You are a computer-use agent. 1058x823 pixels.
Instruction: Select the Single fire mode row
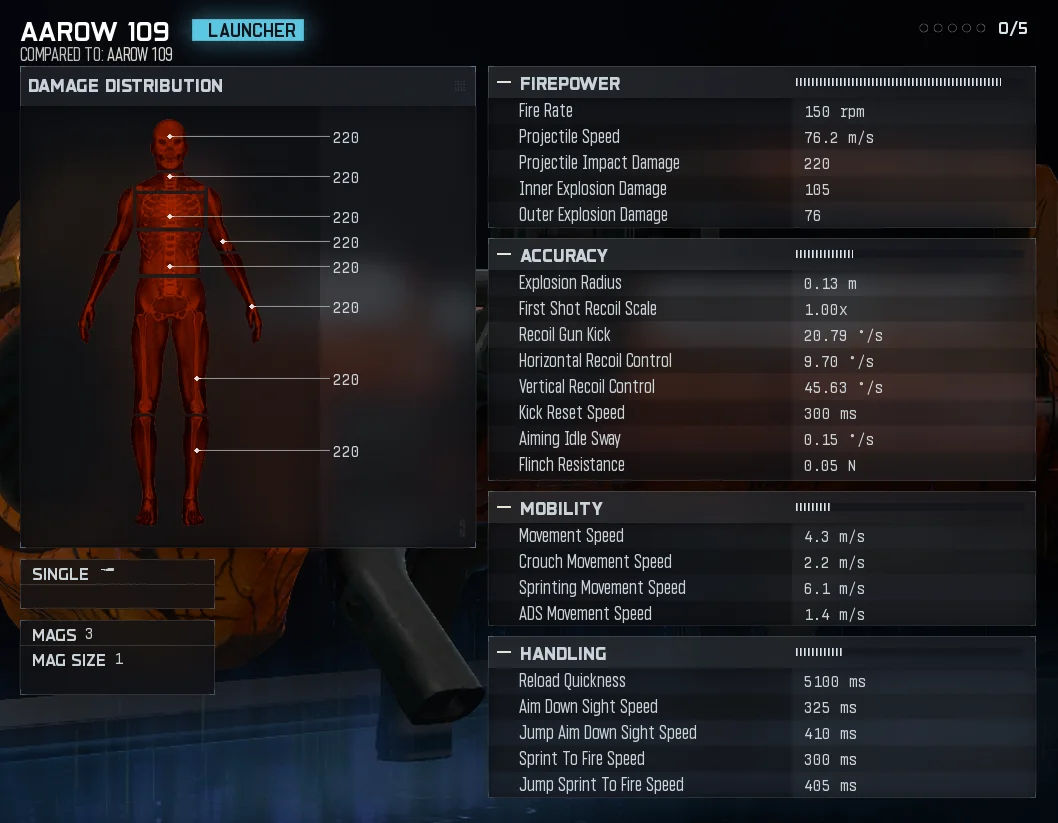(117, 574)
